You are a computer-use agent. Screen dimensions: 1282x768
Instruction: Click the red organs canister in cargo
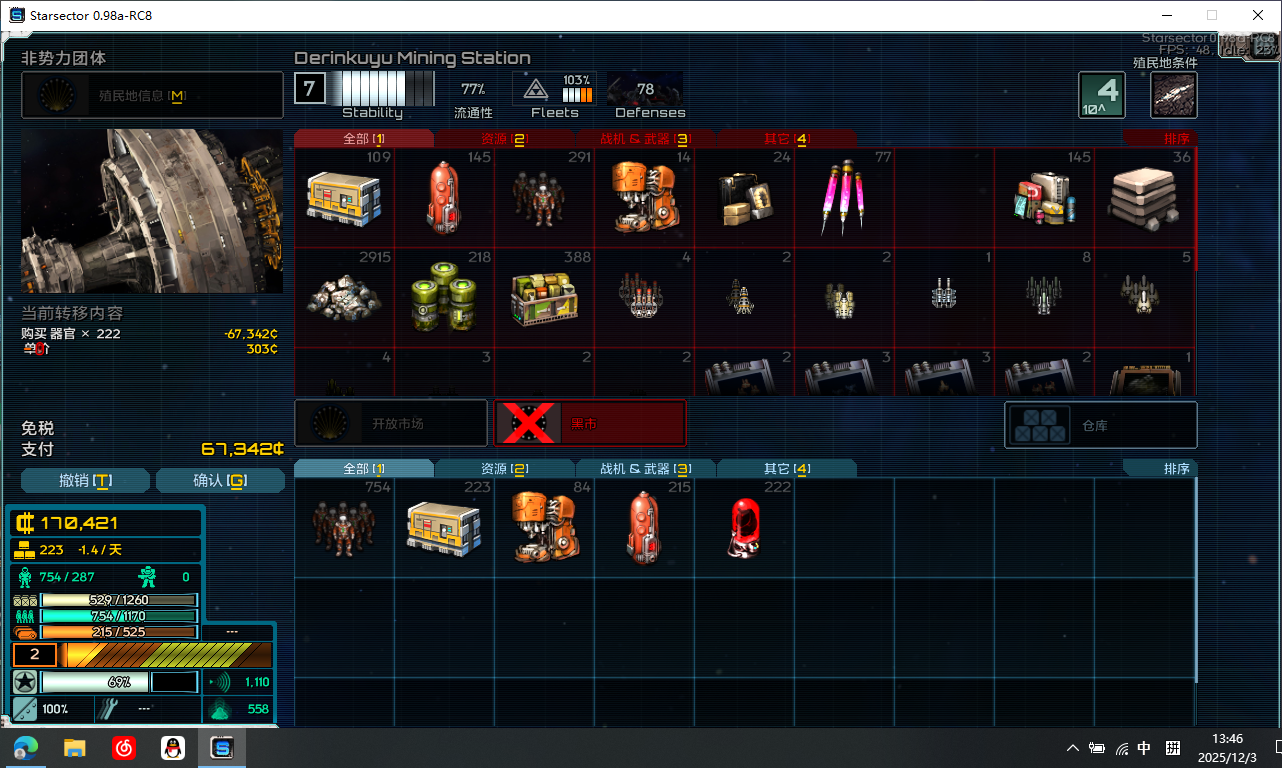point(744,527)
